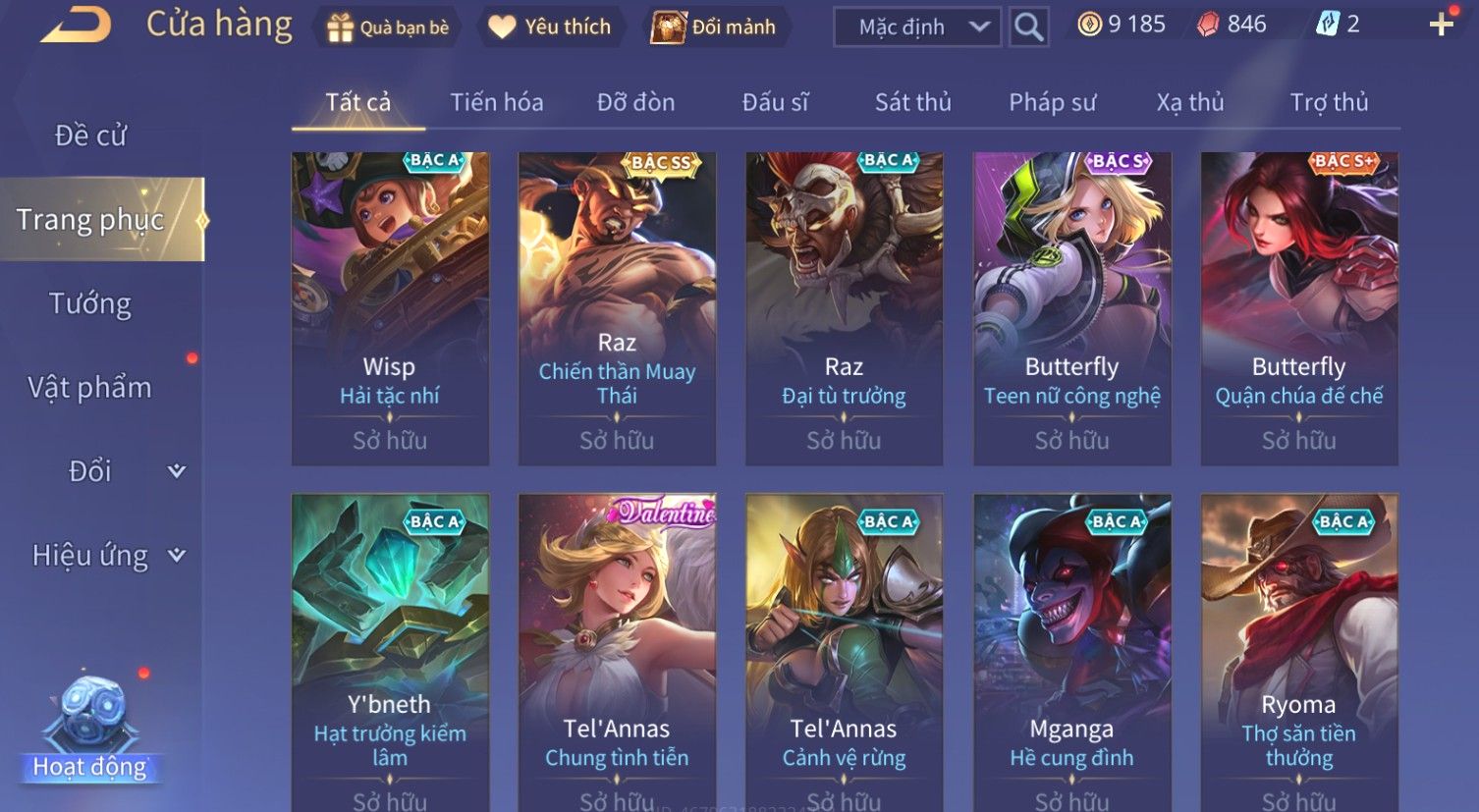Select the Pháp sư tab
This screenshot has width=1479, height=812.
click(1052, 102)
